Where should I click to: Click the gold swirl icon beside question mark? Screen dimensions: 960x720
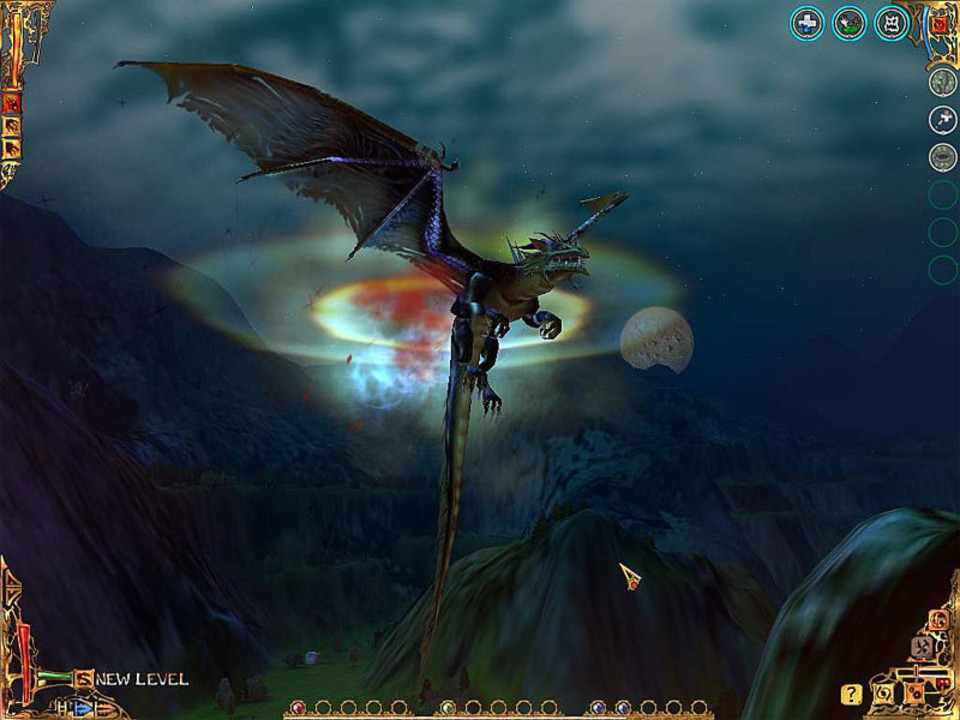tap(884, 693)
